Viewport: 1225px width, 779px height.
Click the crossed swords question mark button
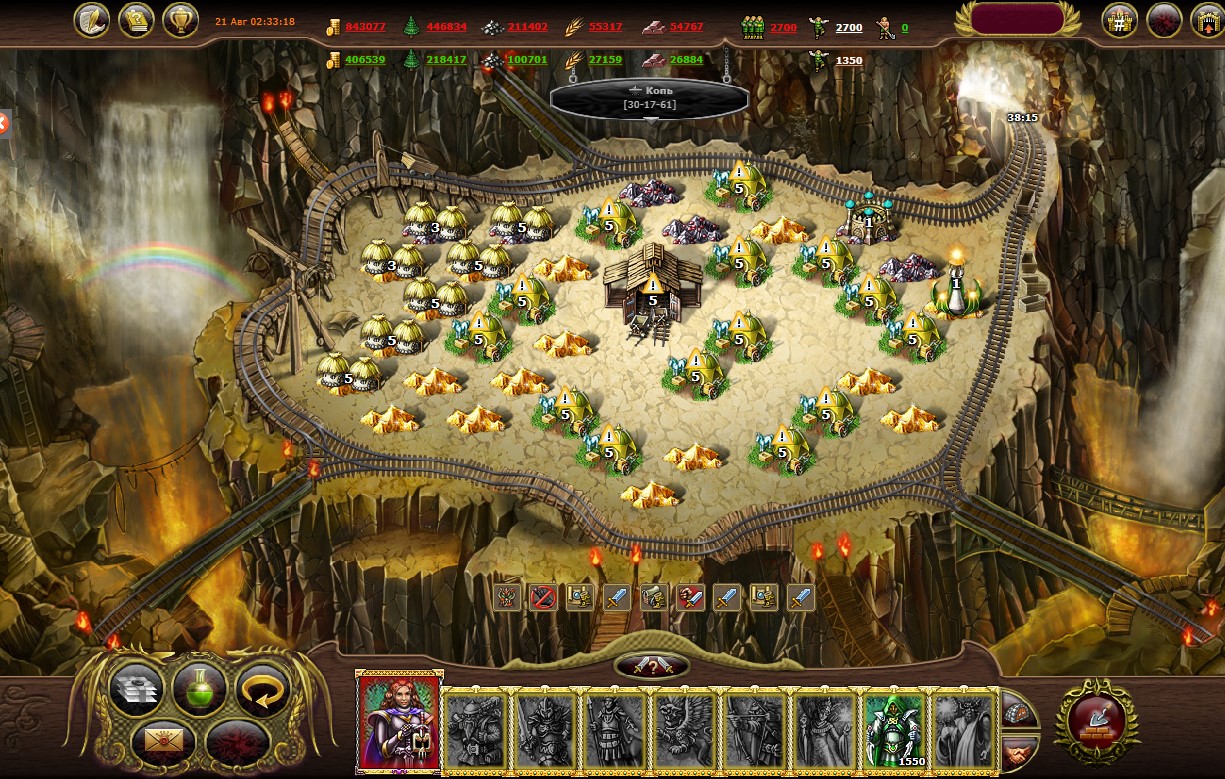click(x=651, y=666)
